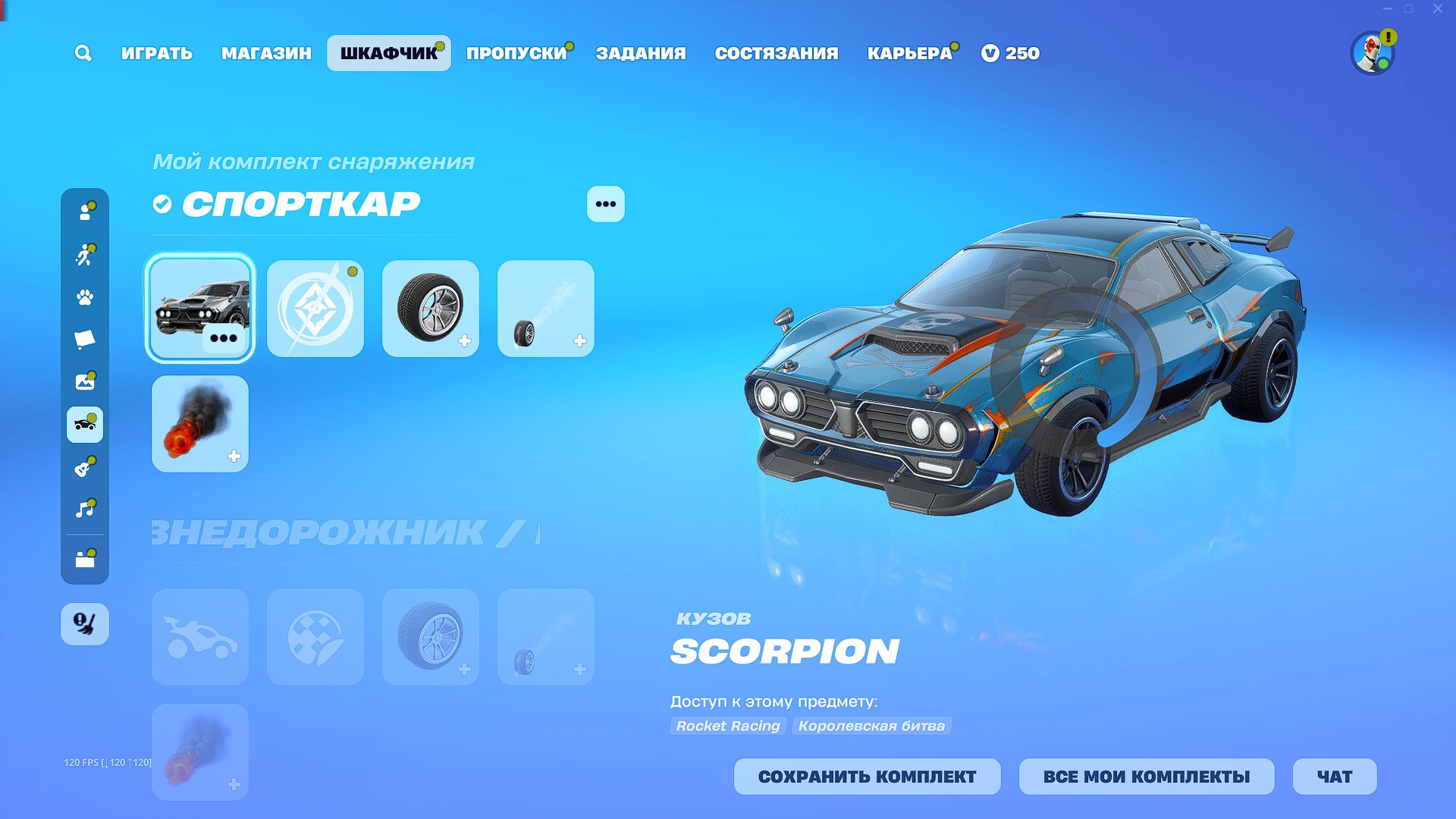
Task: Open the three-dot menu beside СПОРТКАР
Action: pos(605,204)
